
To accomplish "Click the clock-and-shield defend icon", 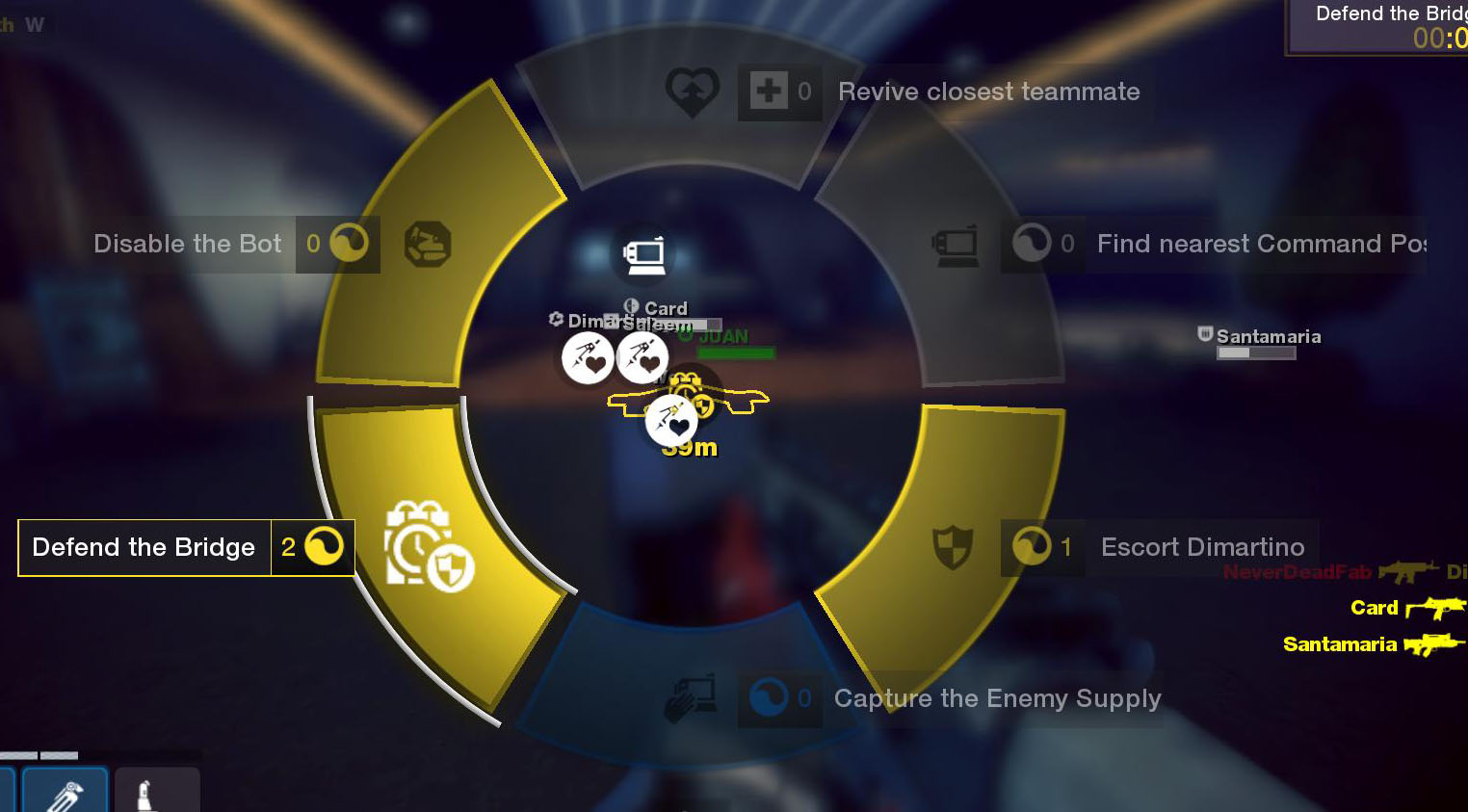I will (429, 546).
